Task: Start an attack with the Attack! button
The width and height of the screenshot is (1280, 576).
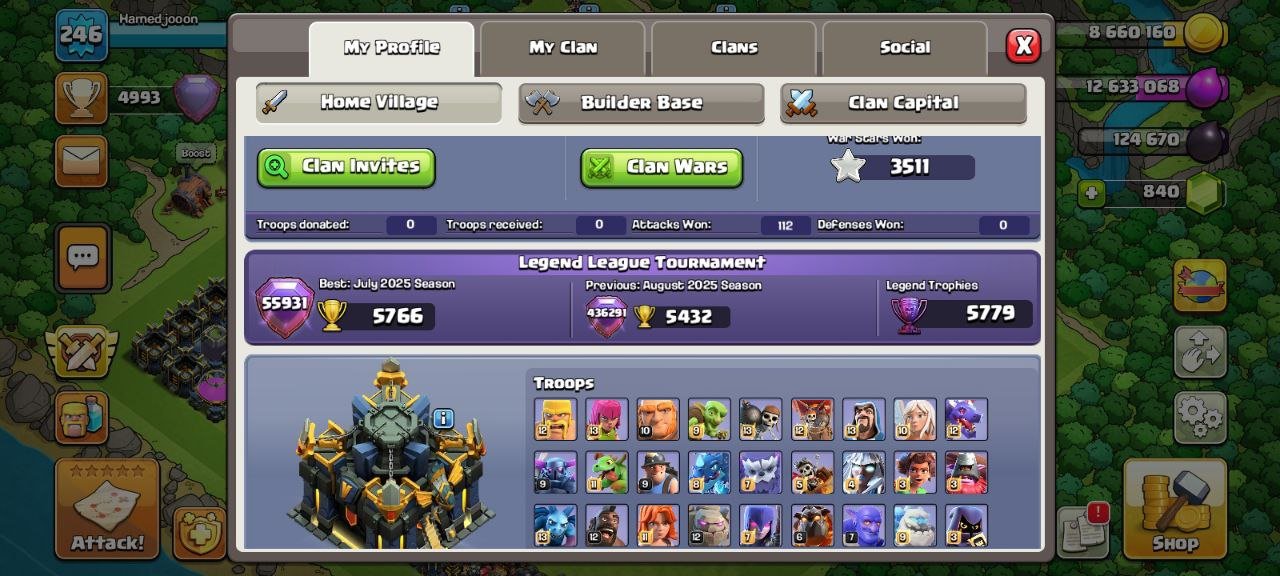Action: (107, 508)
